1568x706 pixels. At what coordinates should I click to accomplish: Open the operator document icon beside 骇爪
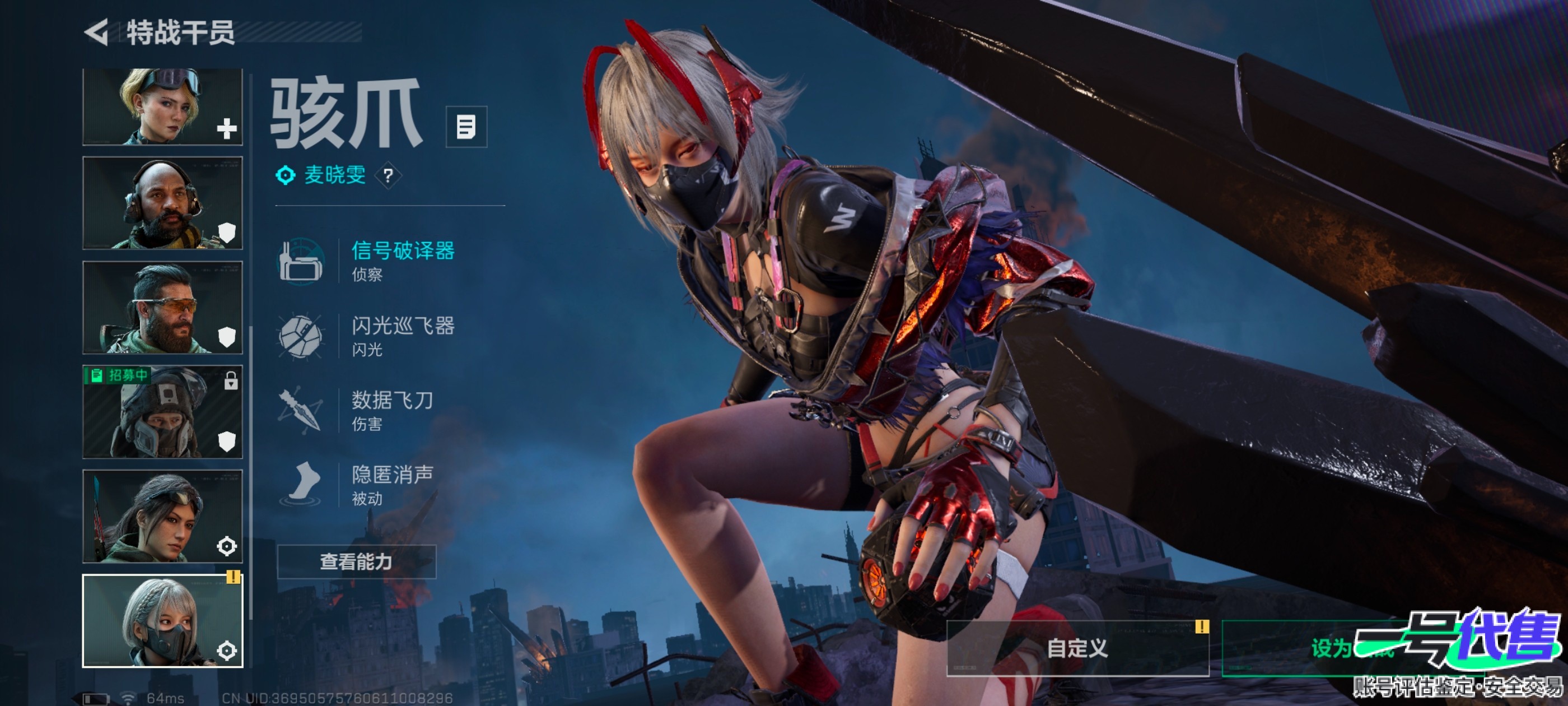tap(466, 127)
